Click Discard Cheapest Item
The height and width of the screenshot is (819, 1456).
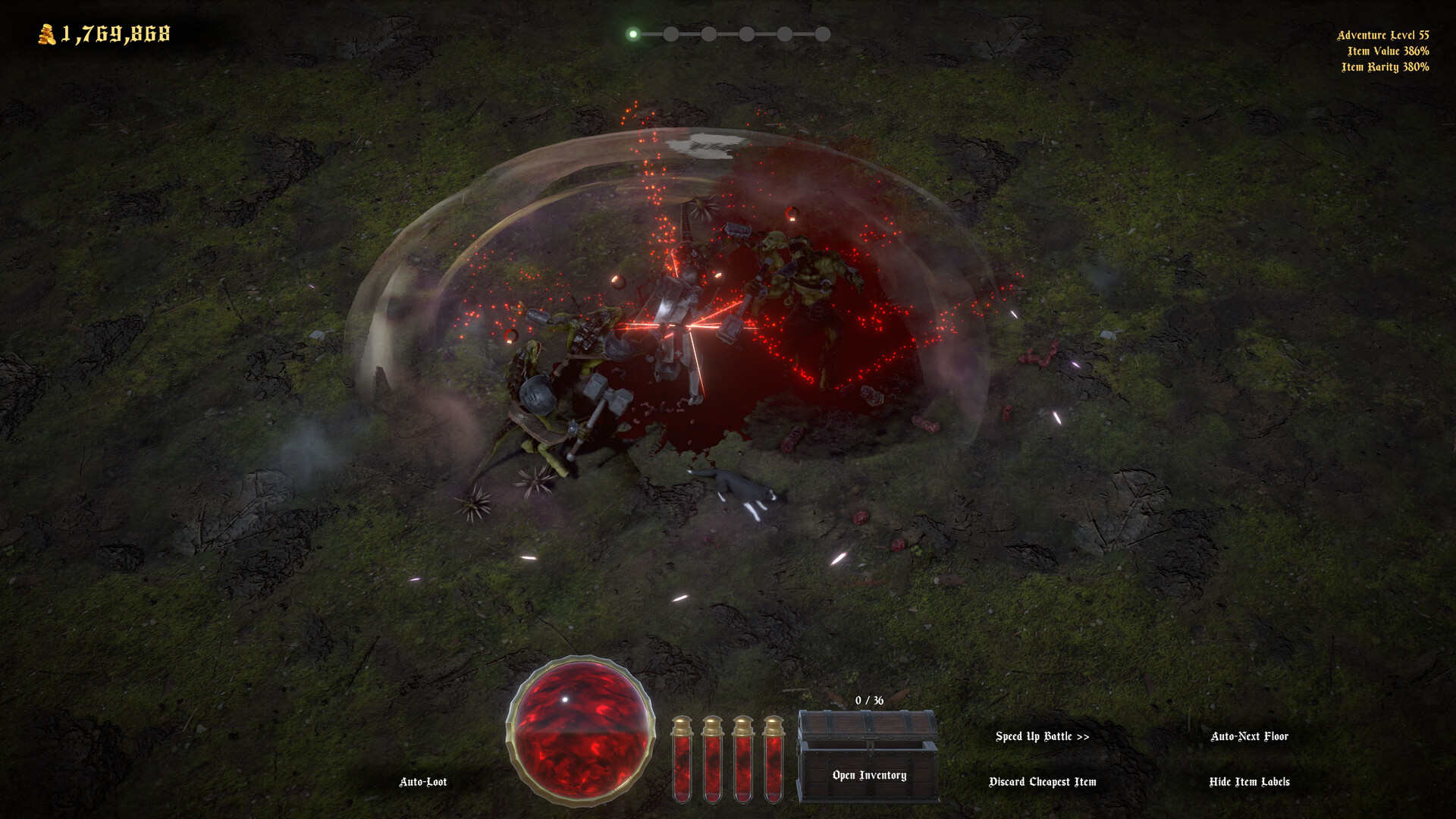pyautogui.click(x=1043, y=781)
